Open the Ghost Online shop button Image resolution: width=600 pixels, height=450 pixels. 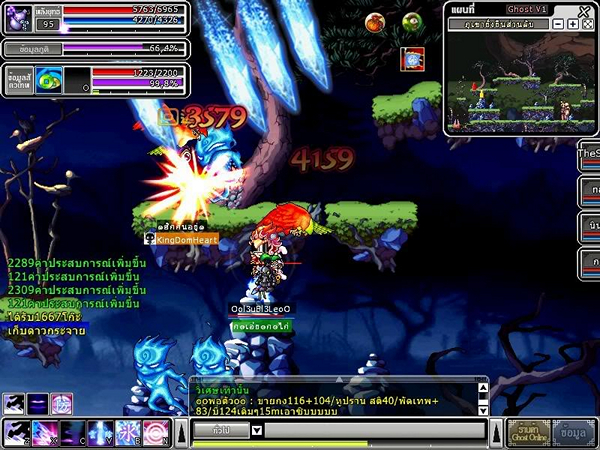coord(530,432)
